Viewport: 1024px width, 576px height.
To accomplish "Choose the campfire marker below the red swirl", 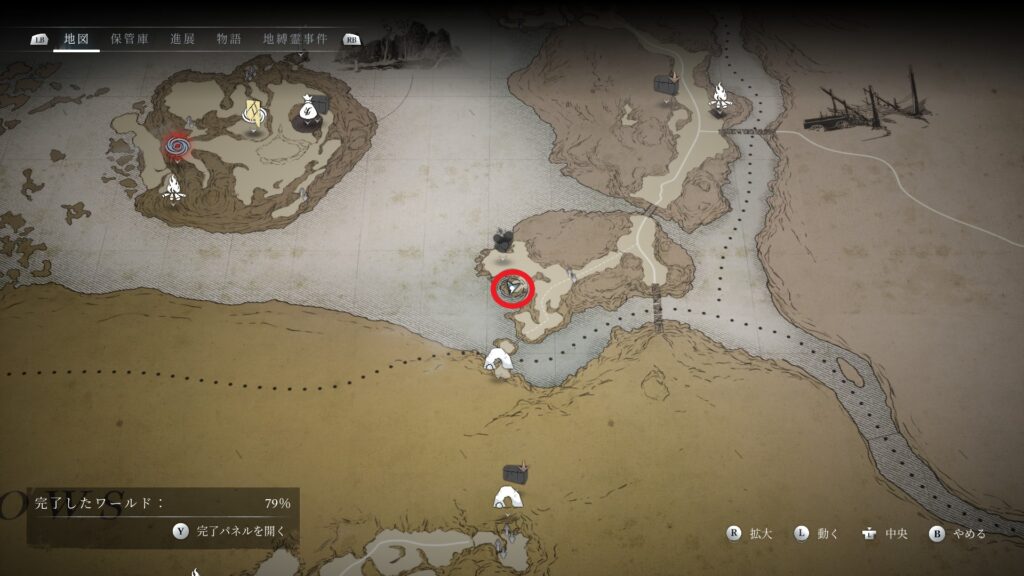I will pyautogui.click(x=173, y=187).
